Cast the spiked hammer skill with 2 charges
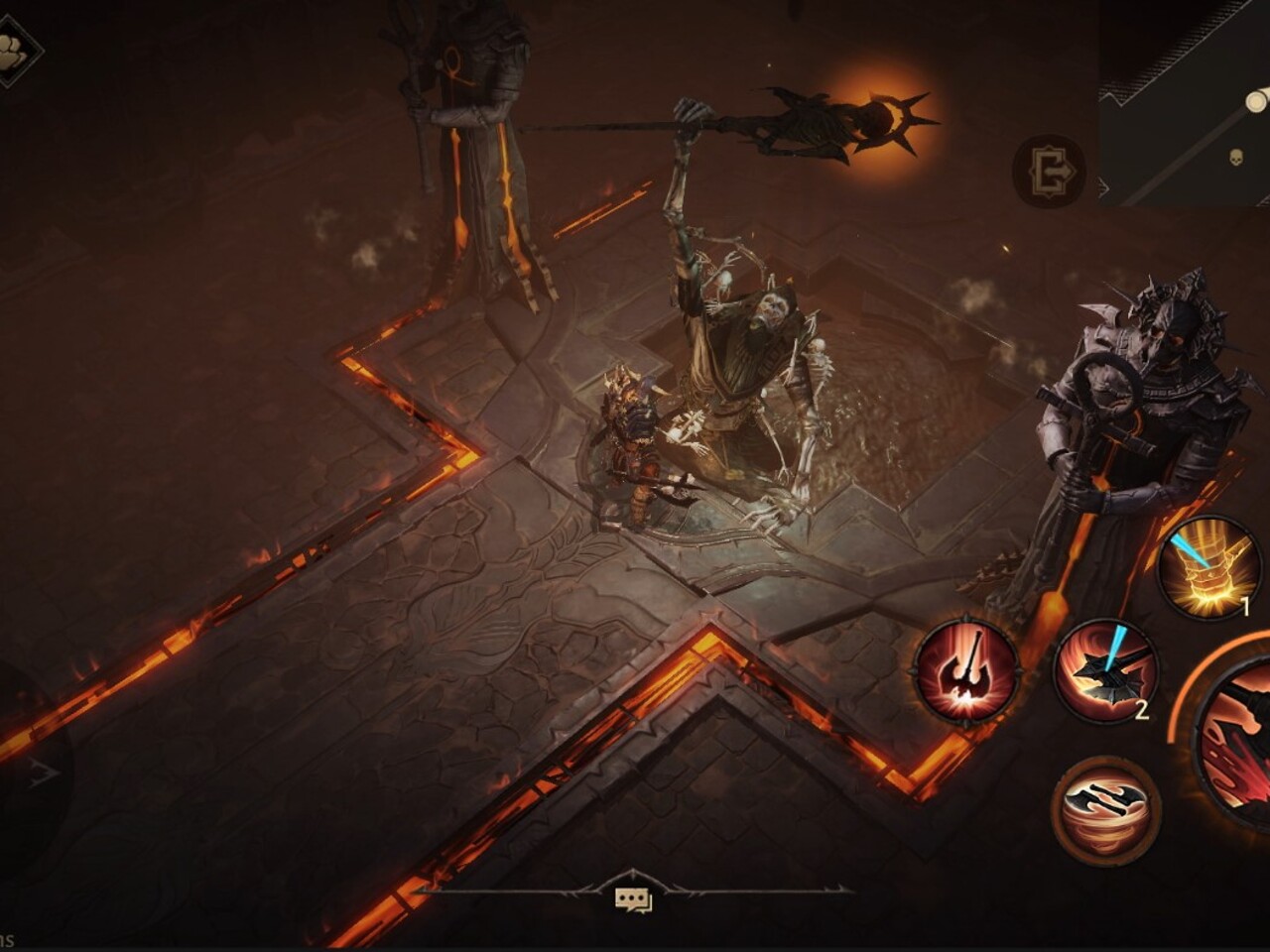 (1104, 672)
